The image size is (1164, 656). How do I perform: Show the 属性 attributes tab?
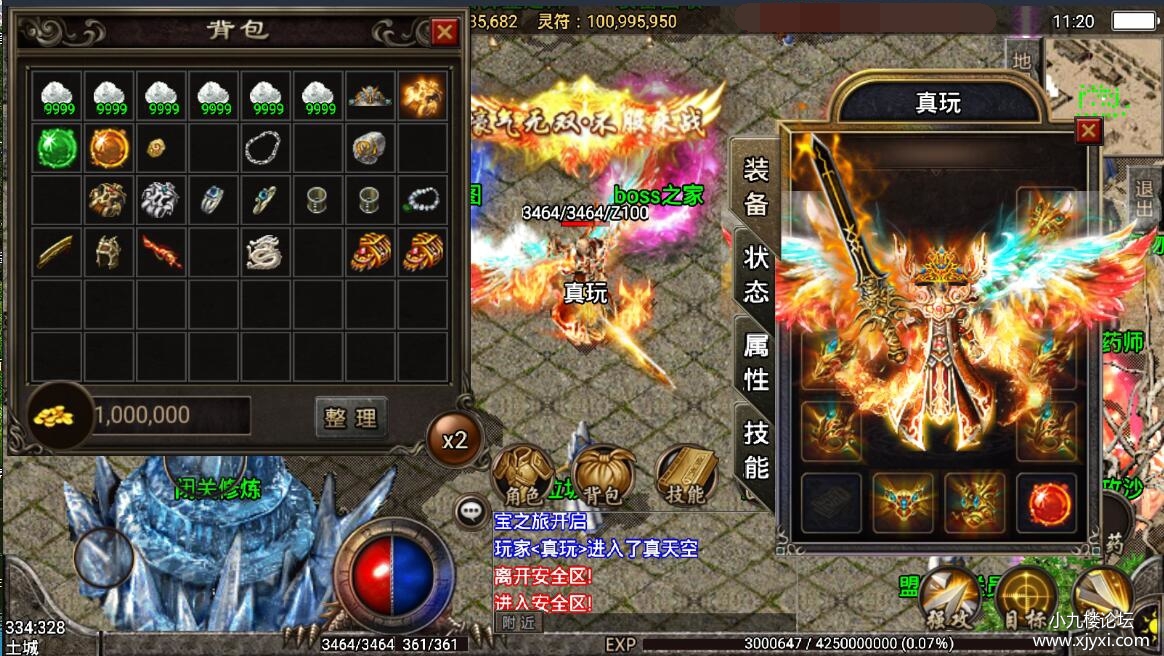coord(755,361)
